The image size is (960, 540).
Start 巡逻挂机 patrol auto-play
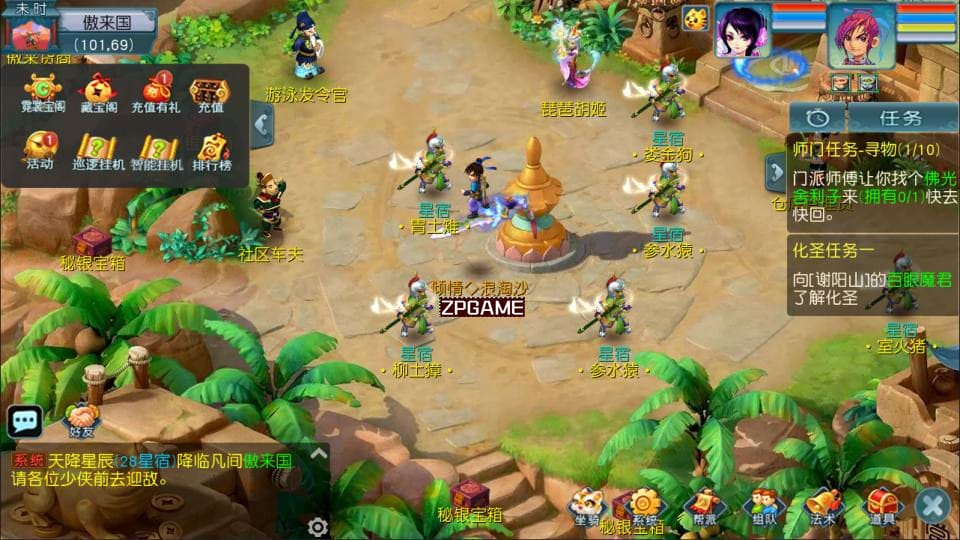(97, 149)
